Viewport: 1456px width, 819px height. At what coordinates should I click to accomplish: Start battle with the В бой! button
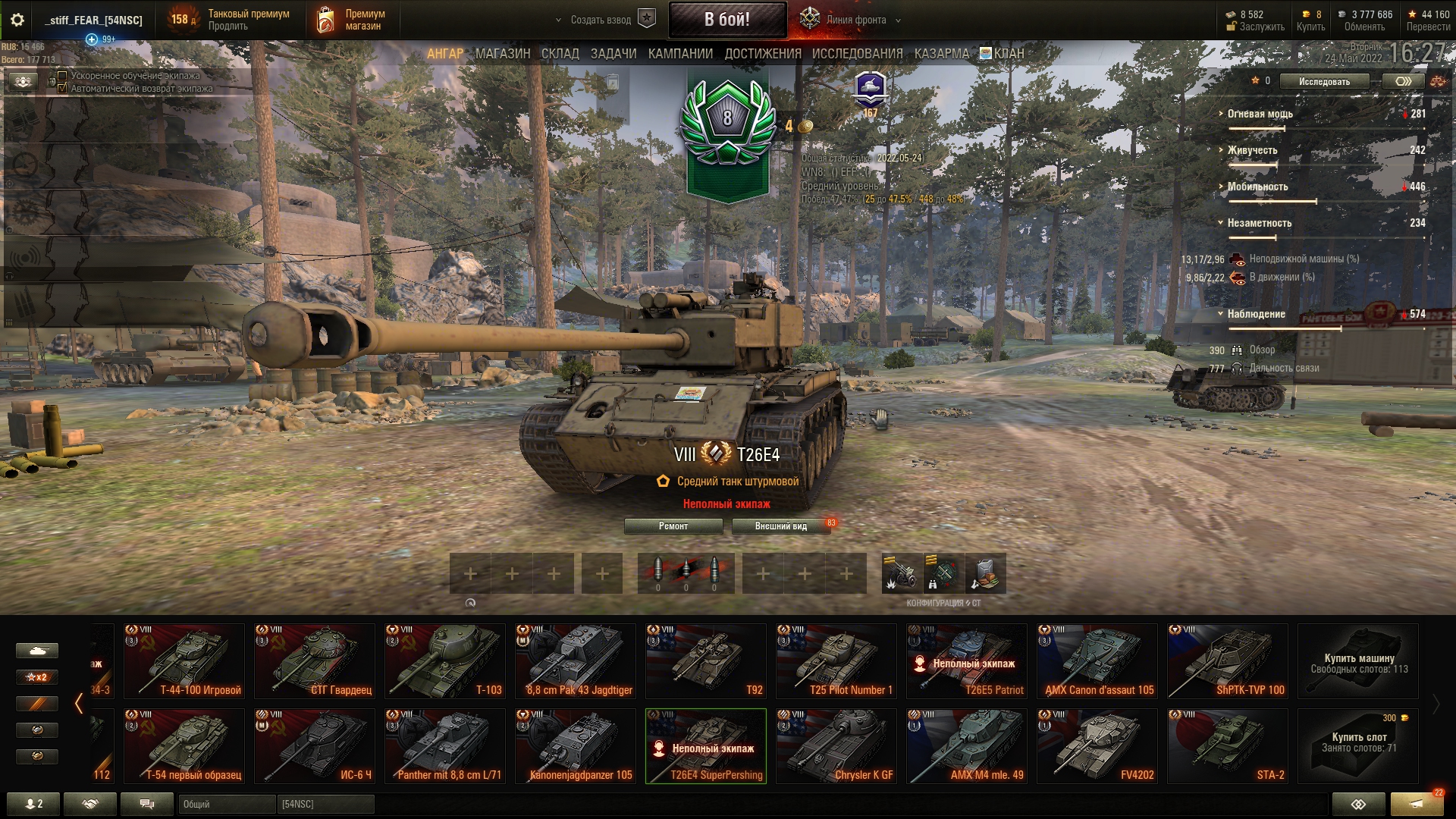(x=726, y=20)
